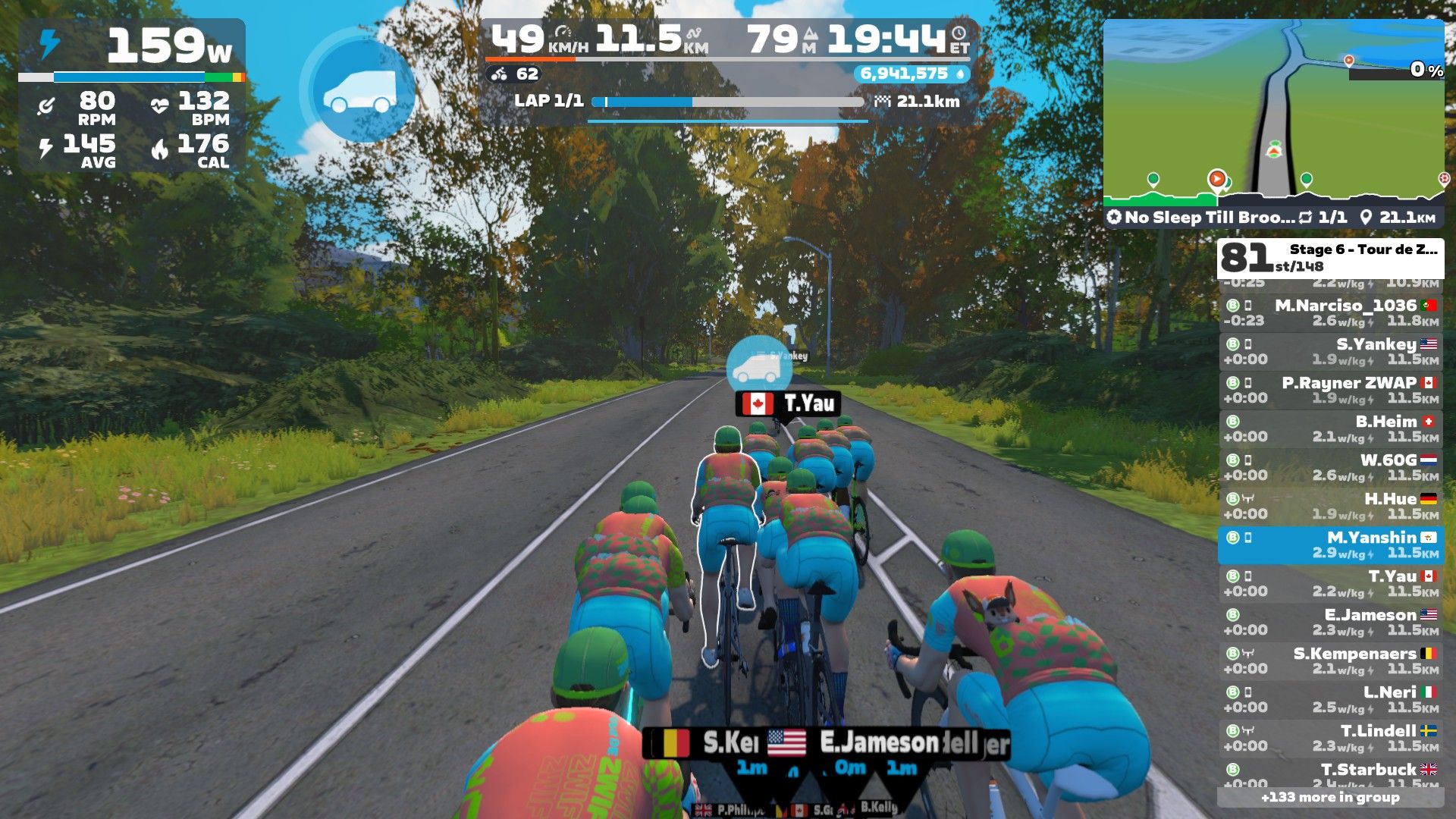This screenshot has width=1456, height=819.
Task: Select M.Narciso_1036 in the rider list
Action: click(x=1331, y=312)
